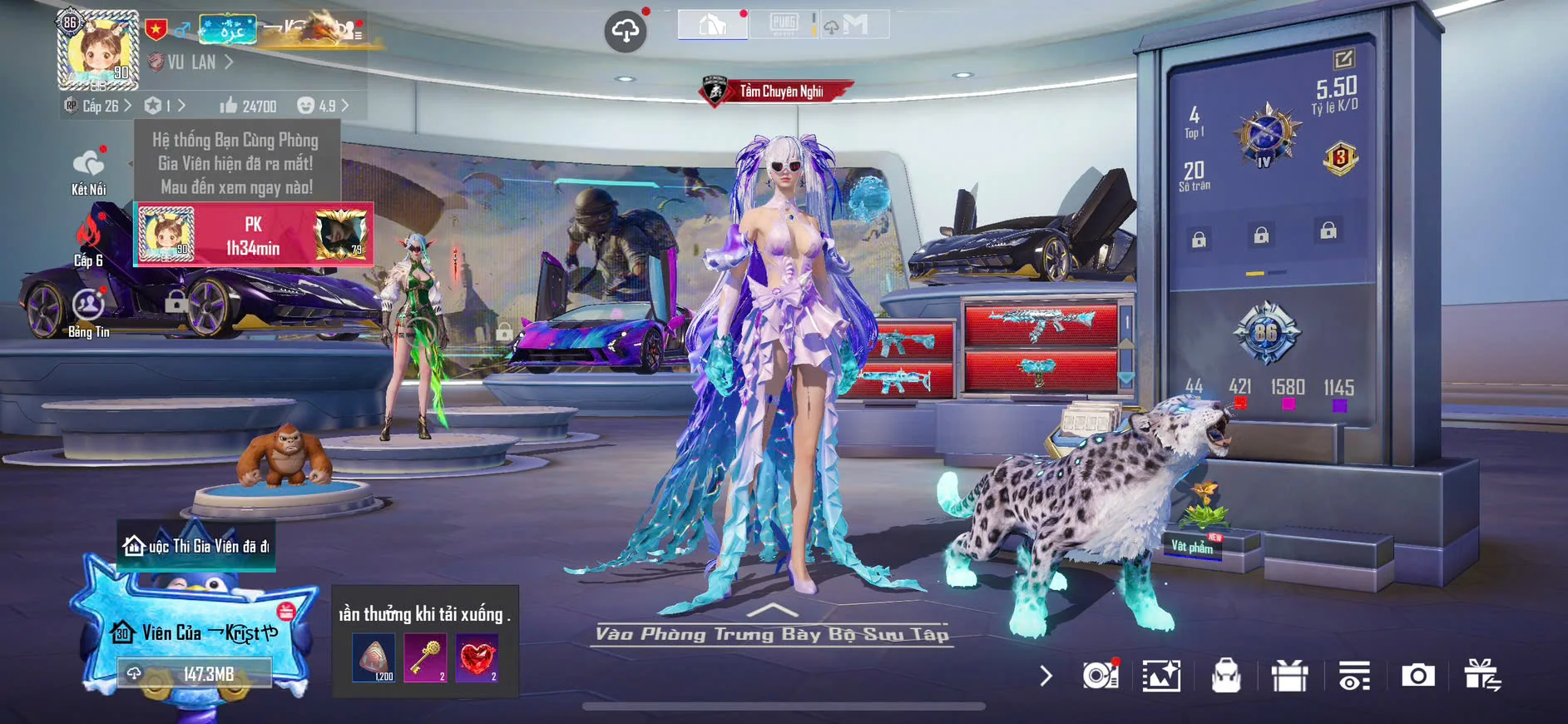Edit the stats display board
The height and width of the screenshot is (724, 1568).
(x=1343, y=59)
